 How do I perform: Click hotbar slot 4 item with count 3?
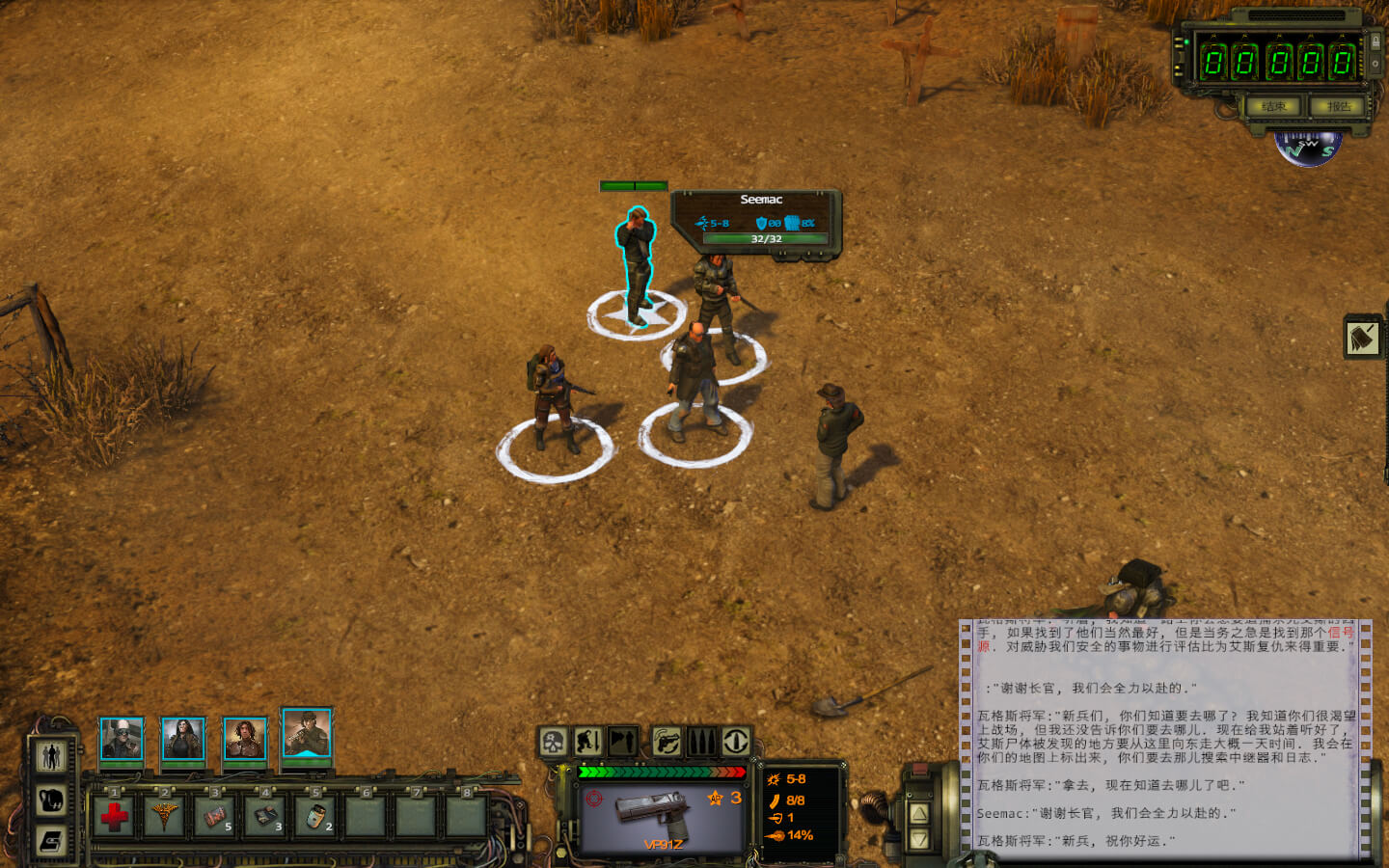(x=265, y=817)
